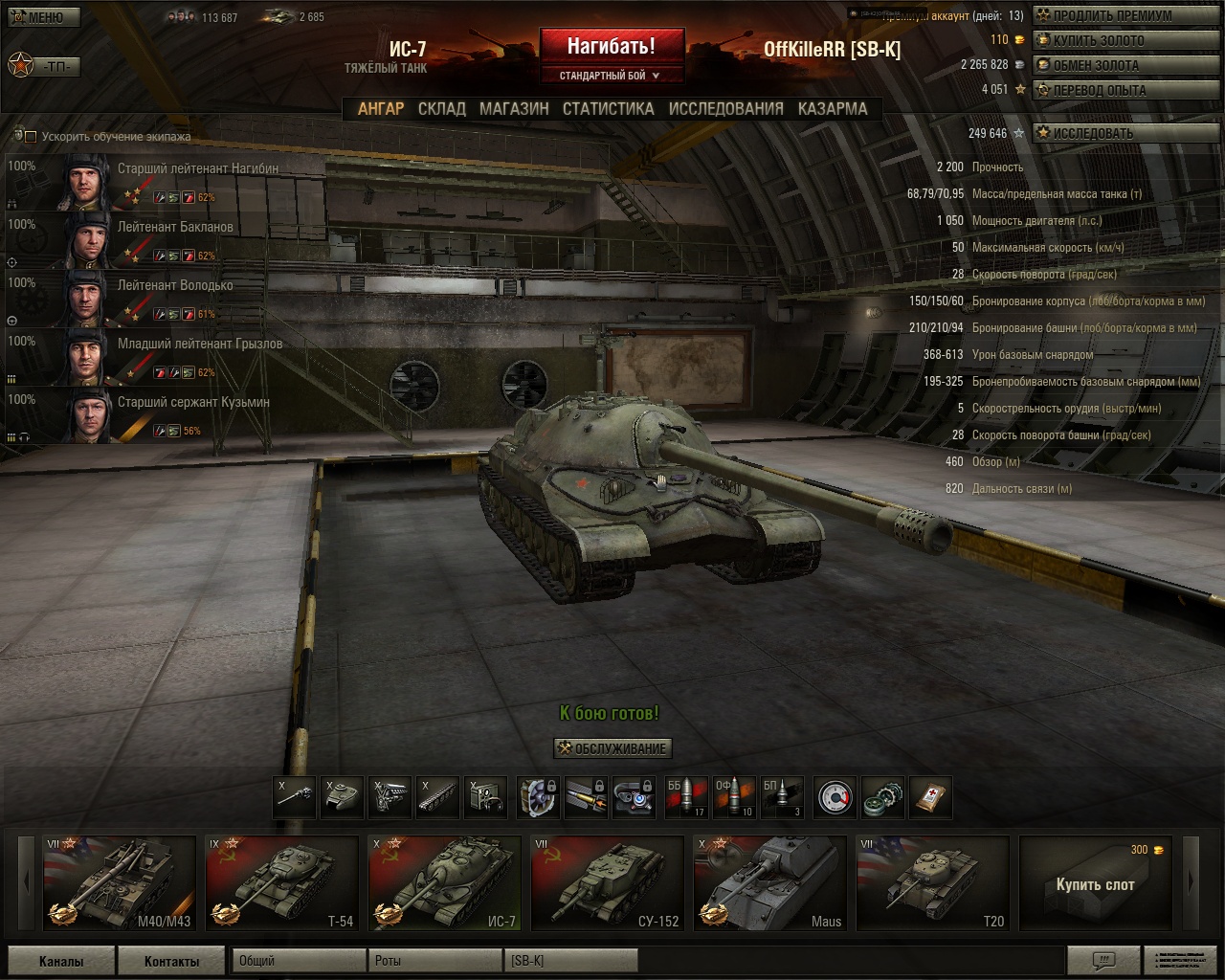
Task: Toggle Ускорить обучение экипажа checkbox
Action: tap(31, 137)
